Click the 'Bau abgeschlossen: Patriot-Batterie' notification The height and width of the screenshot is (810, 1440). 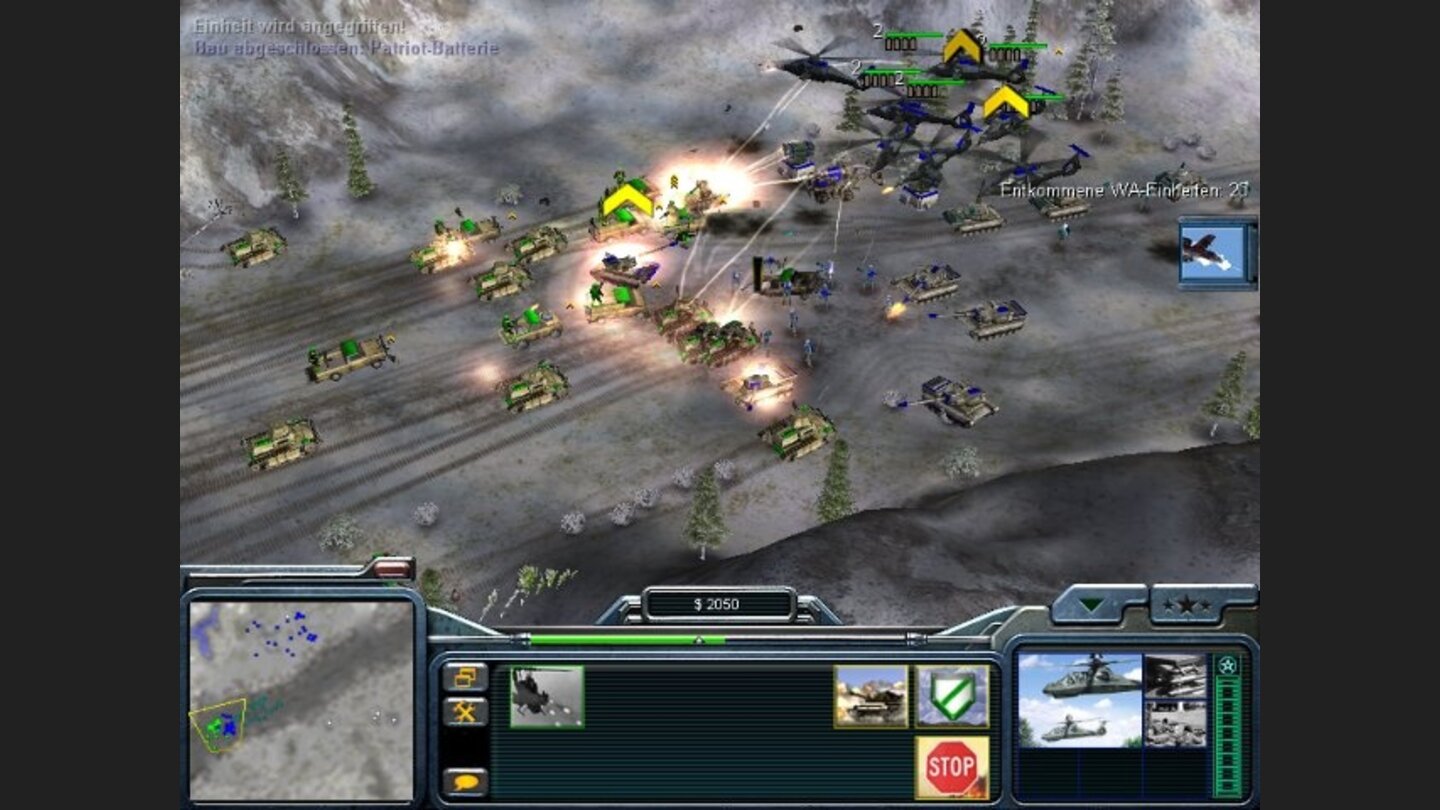click(x=343, y=44)
